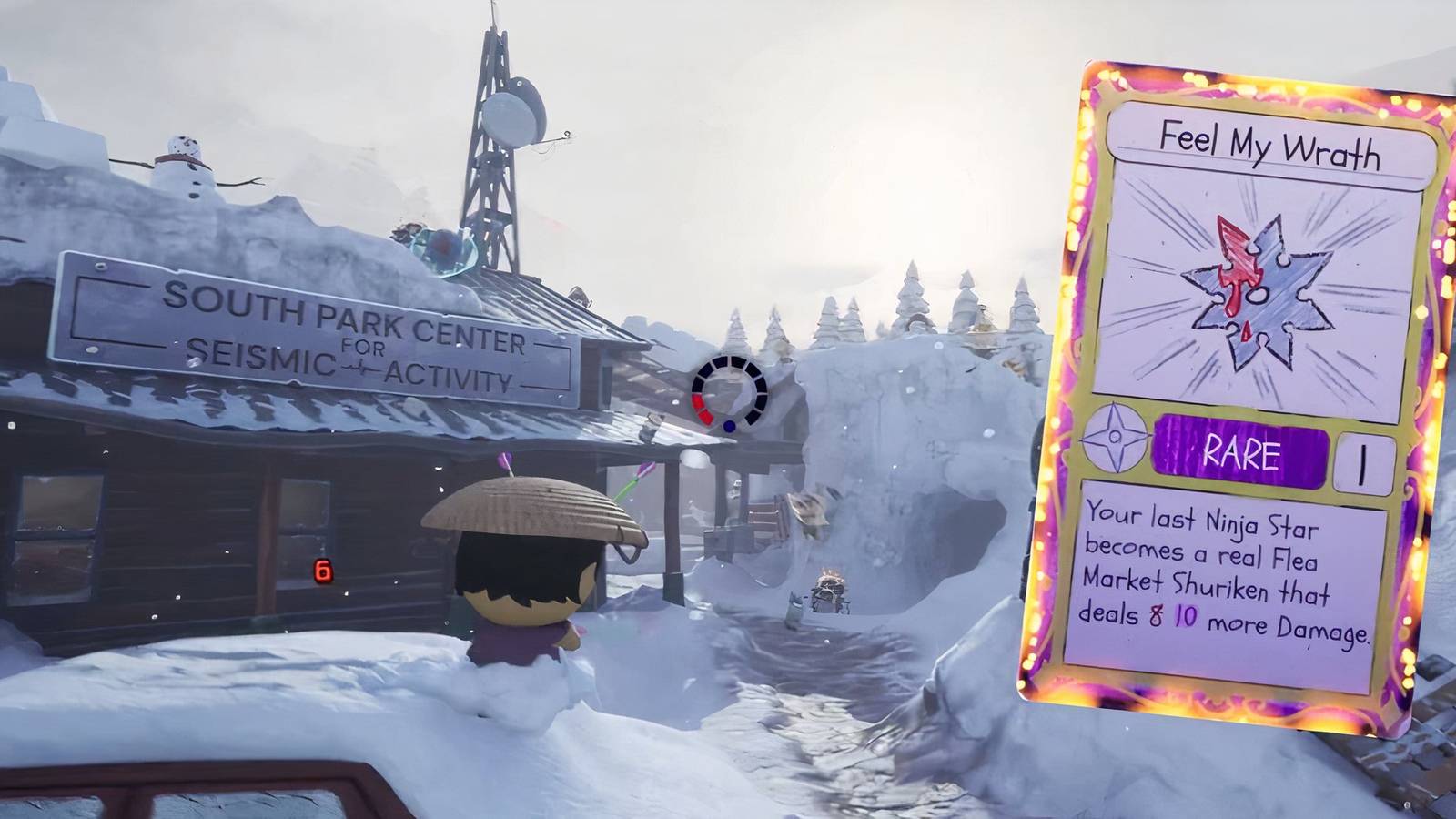Image resolution: width=1456 pixels, height=819 pixels.
Task: Click the segmented weapon charge ring
Action: click(x=726, y=393)
